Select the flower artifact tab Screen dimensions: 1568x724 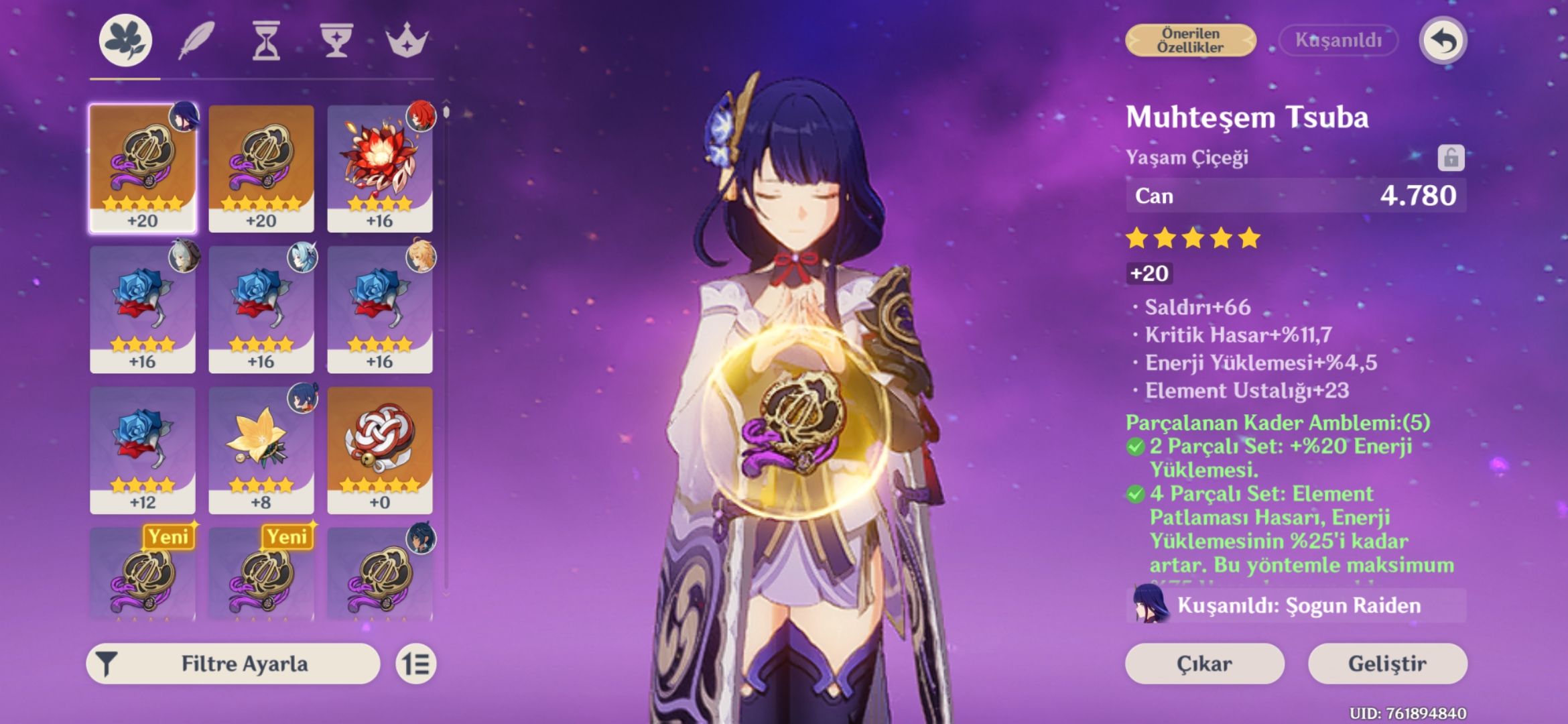pos(126,41)
